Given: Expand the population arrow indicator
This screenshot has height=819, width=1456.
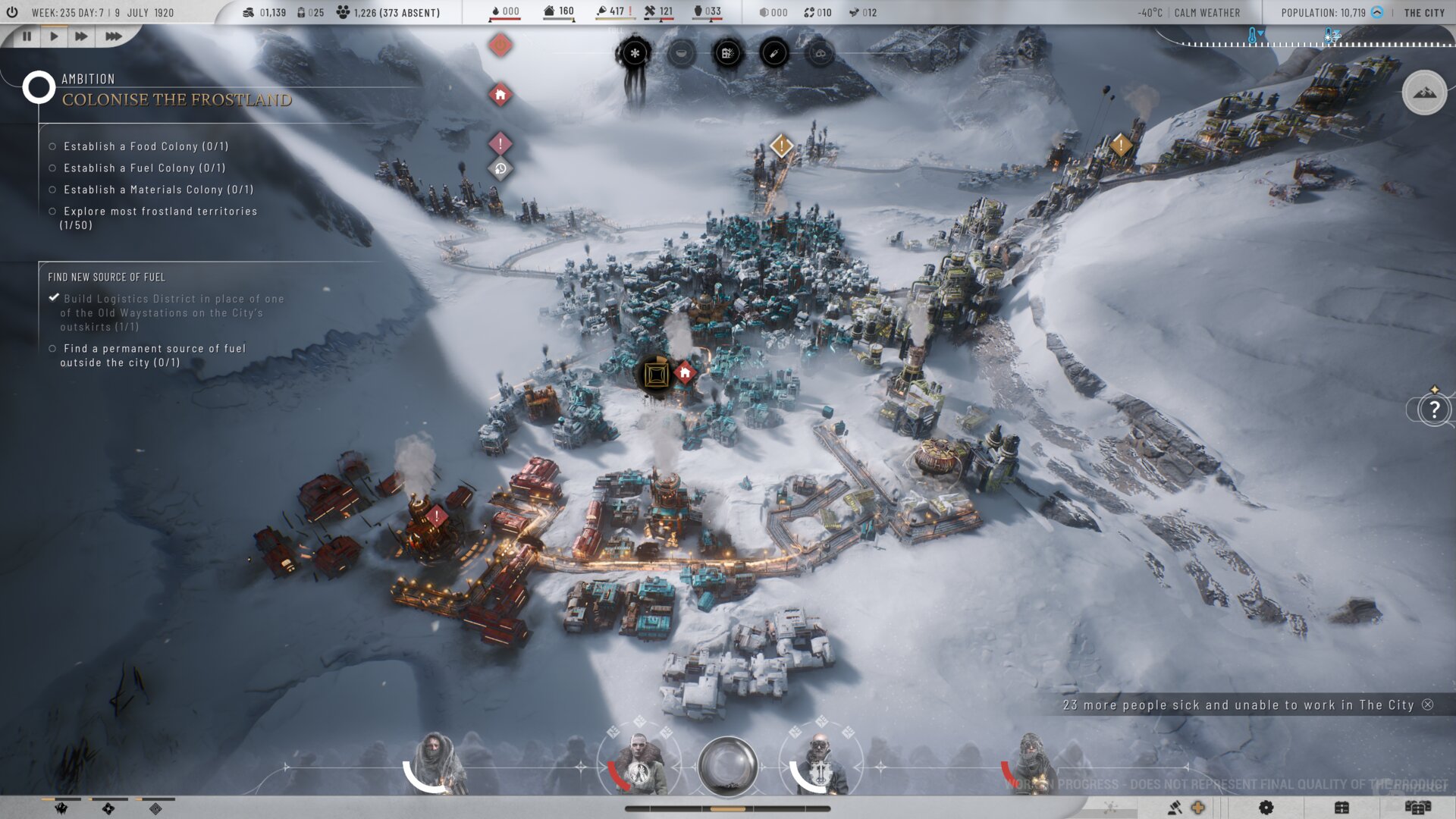Looking at the screenshot, I should tap(1377, 12).
